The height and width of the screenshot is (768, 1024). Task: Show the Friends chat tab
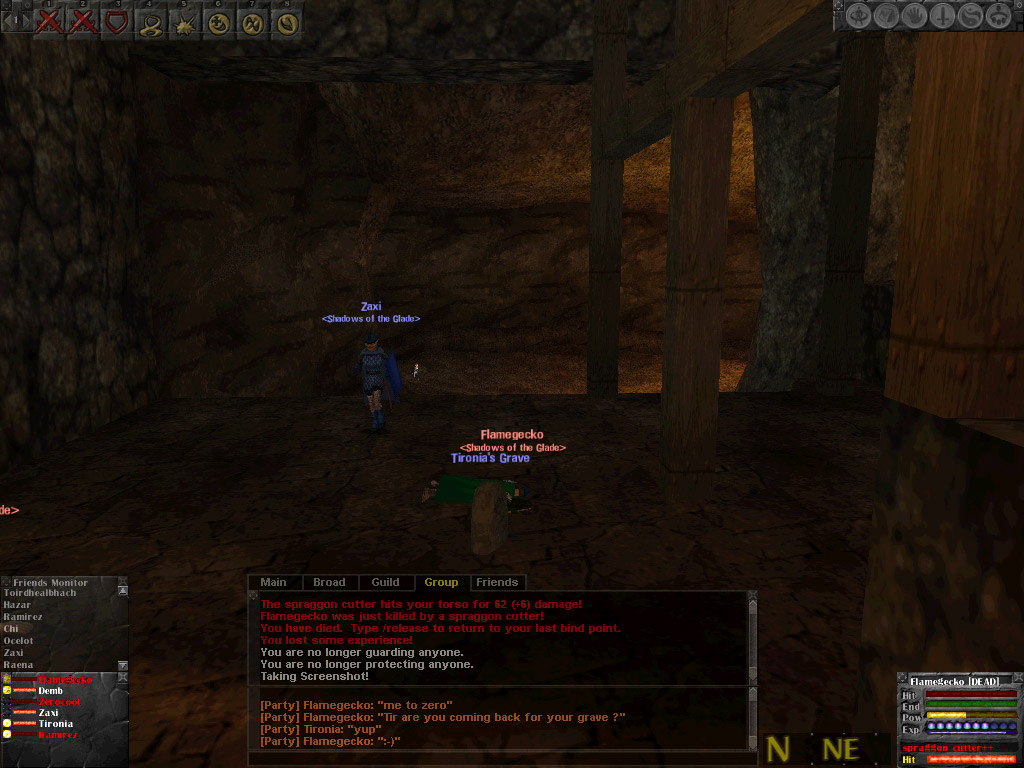(497, 582)
